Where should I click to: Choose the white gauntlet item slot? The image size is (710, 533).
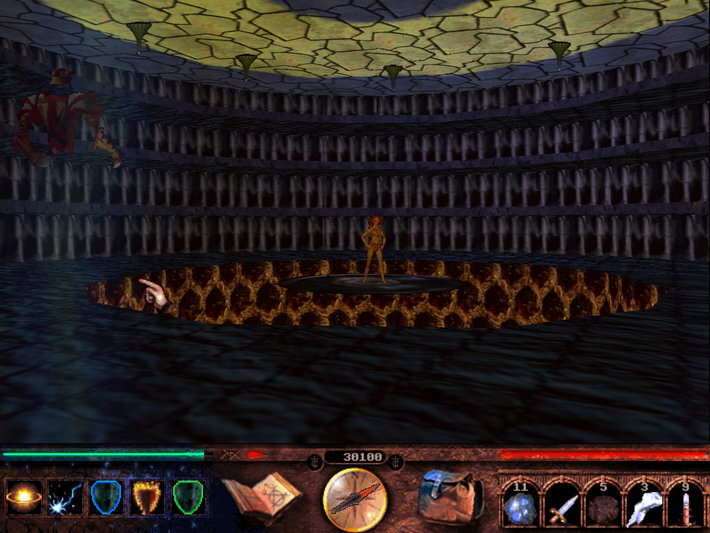tap(643, 504)
